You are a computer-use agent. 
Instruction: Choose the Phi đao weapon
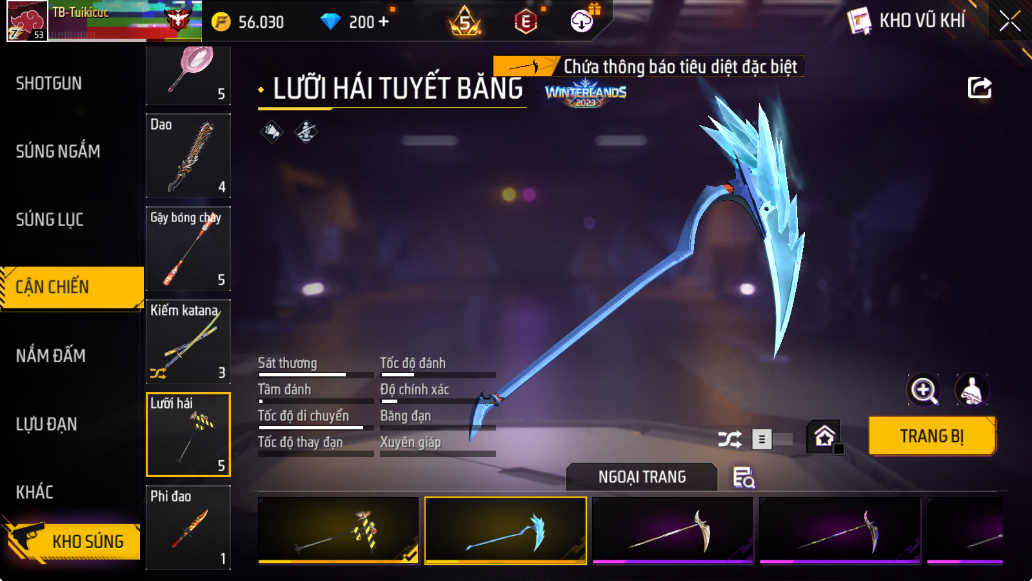tap(188, 527)
